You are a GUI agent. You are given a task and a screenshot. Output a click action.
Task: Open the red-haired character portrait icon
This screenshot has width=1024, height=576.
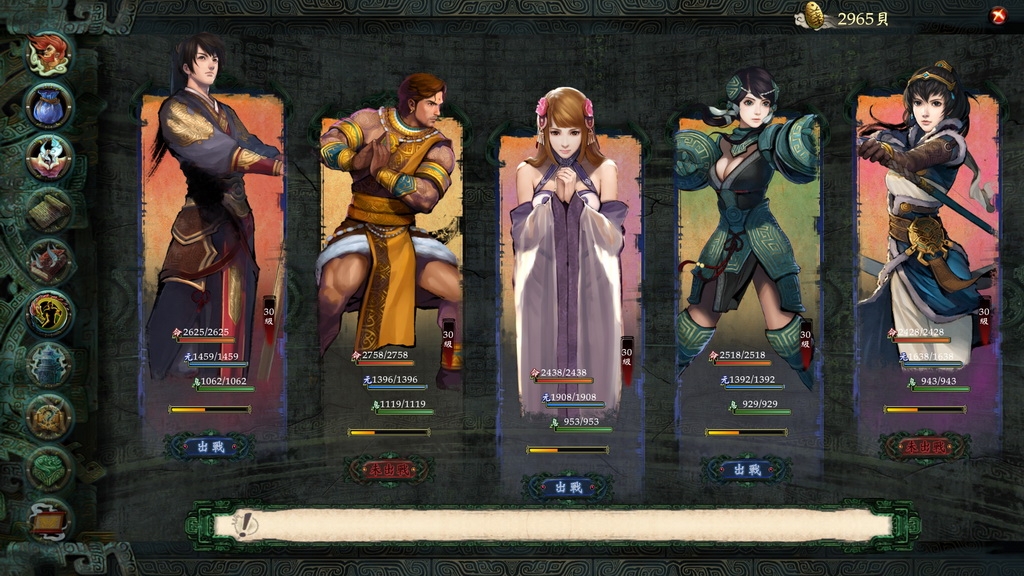tap(49, 53)
